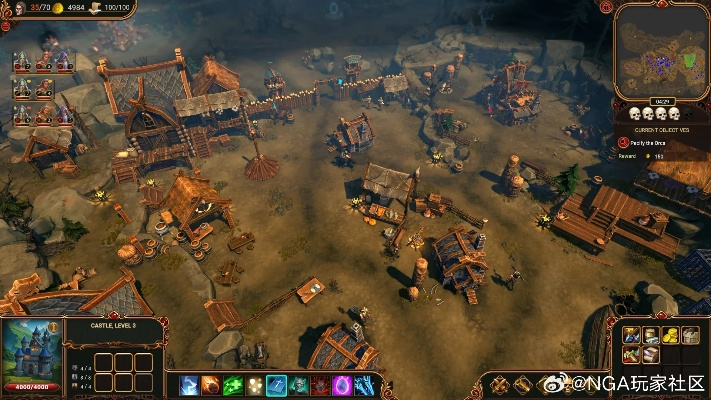Cast the blue frost hand spell

[x=363, y=384]
